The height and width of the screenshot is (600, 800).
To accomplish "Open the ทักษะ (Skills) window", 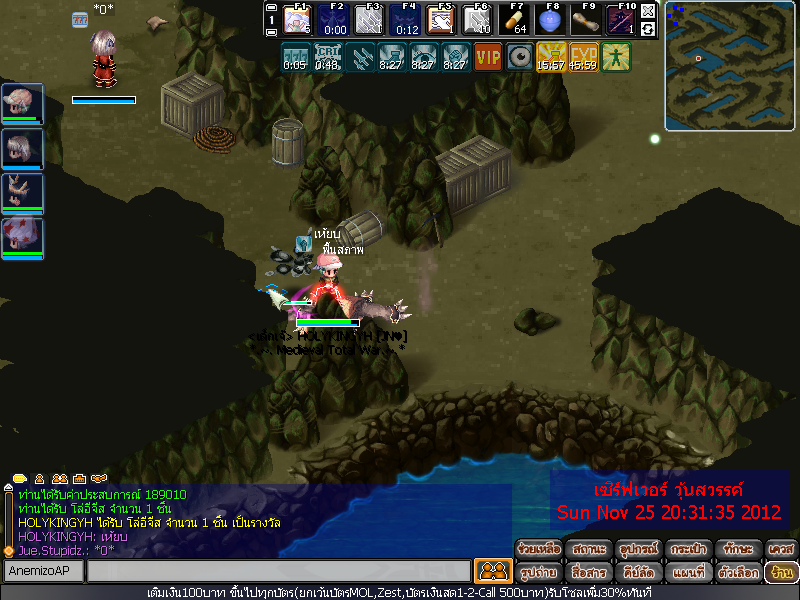I will pyautogui.click(x=738, y=549).
